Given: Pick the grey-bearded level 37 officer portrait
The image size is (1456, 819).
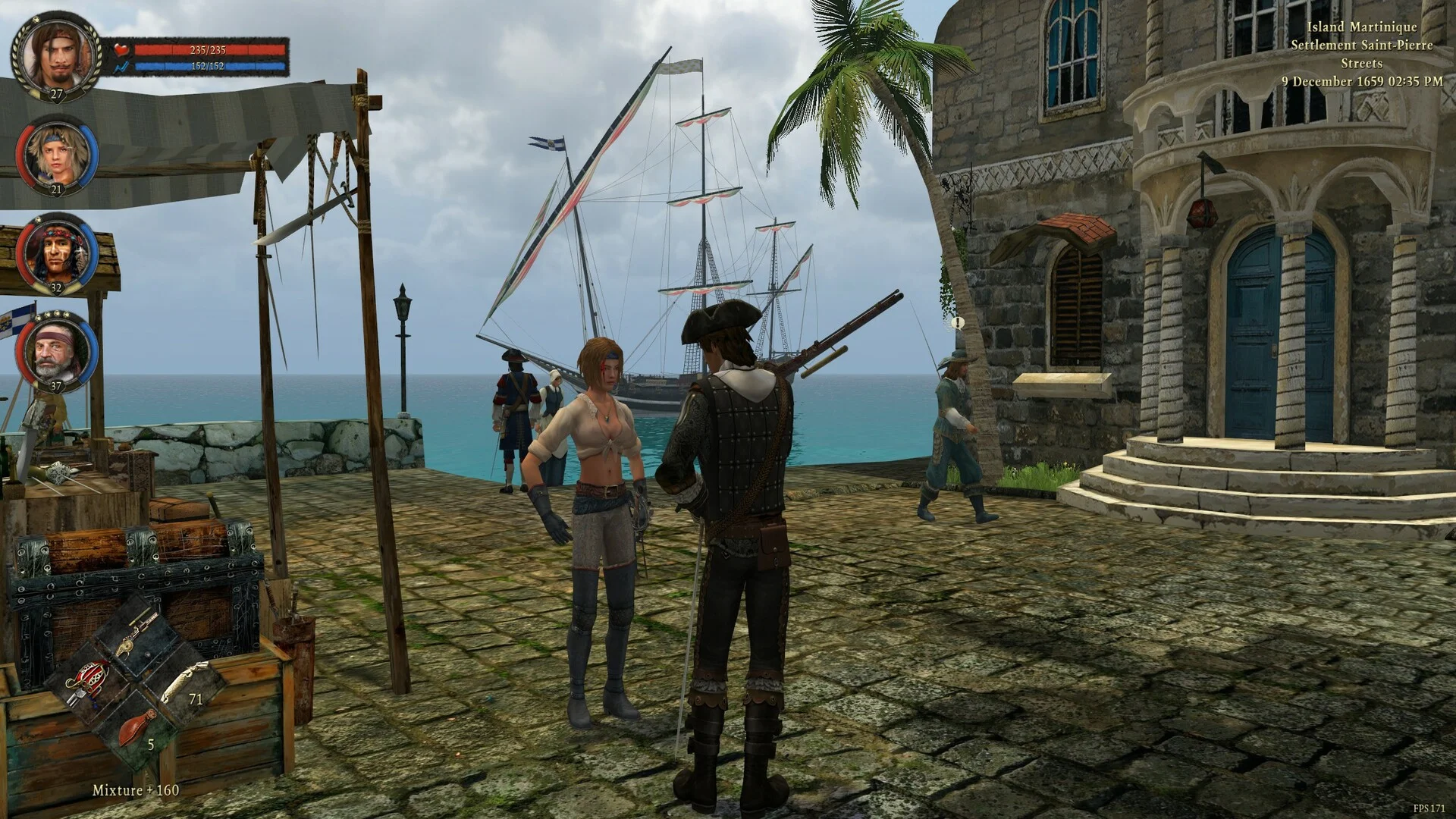Looking at the screenshot, I should click(x=58, y=351).
